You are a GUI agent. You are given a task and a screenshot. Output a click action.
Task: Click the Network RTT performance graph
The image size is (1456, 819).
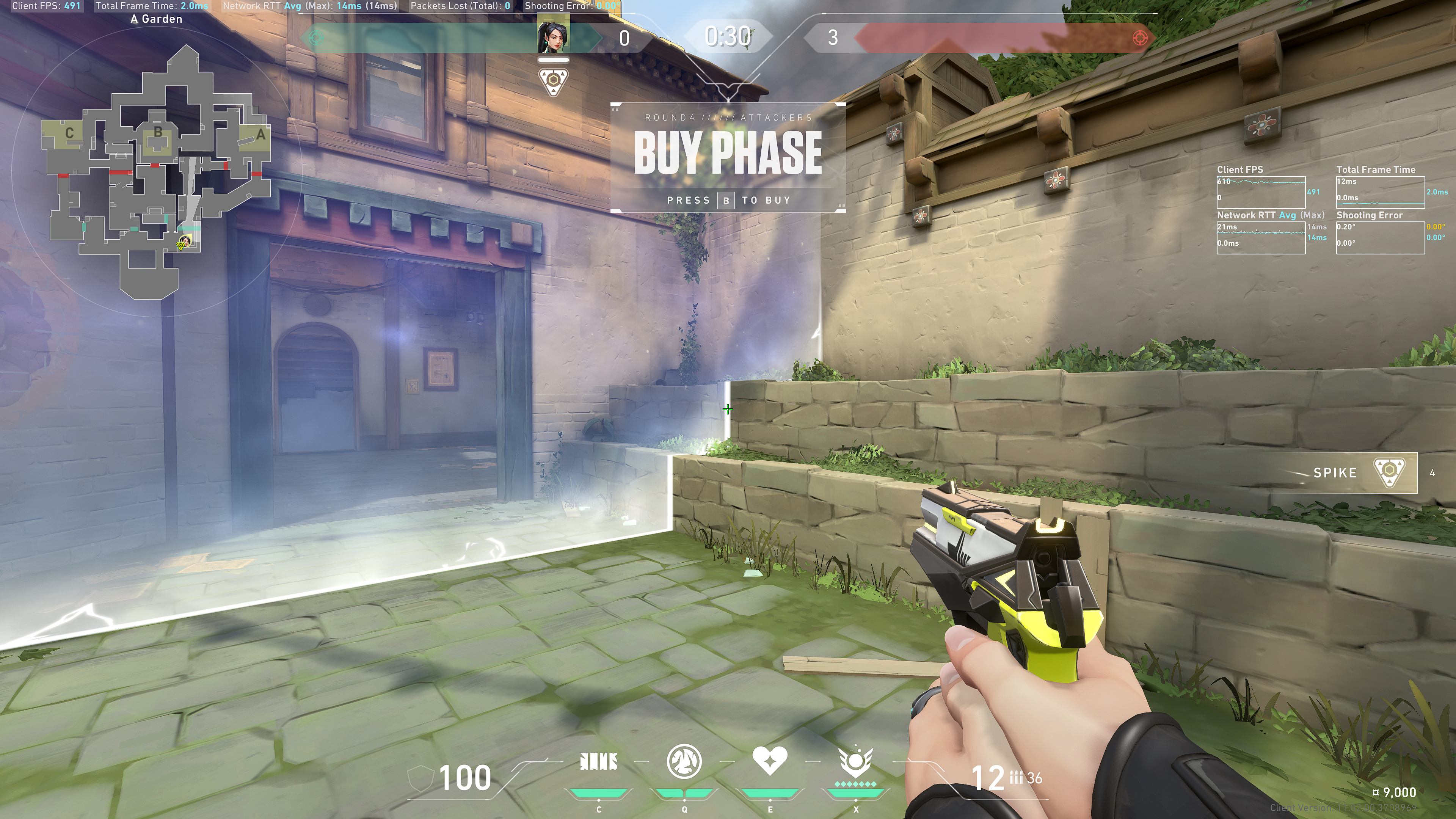tap(1260, 237)
